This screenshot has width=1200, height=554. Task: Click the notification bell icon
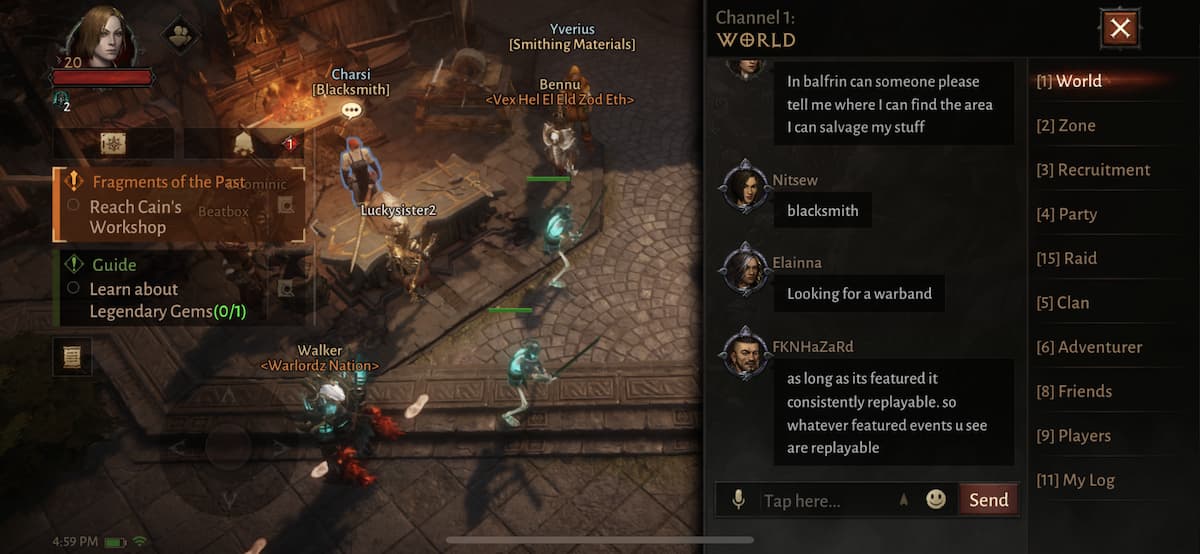coord(243,144)
